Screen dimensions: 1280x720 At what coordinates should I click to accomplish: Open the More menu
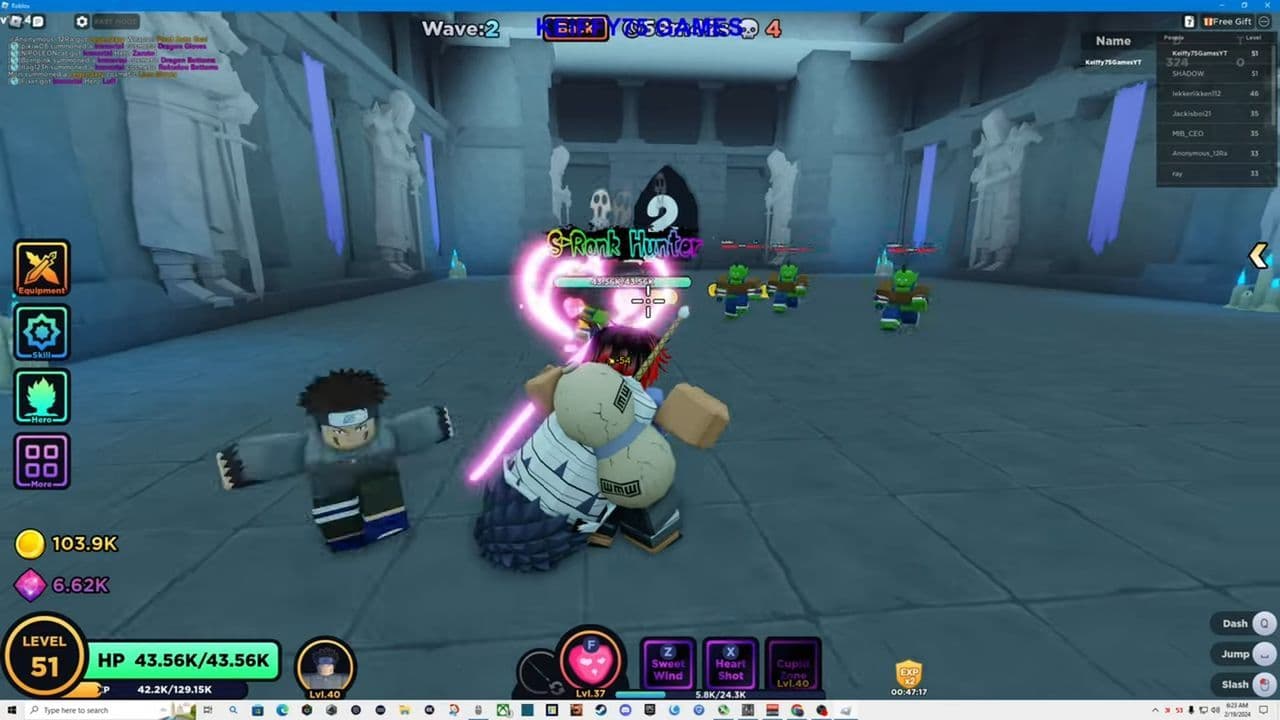click(x=41, y=460)
